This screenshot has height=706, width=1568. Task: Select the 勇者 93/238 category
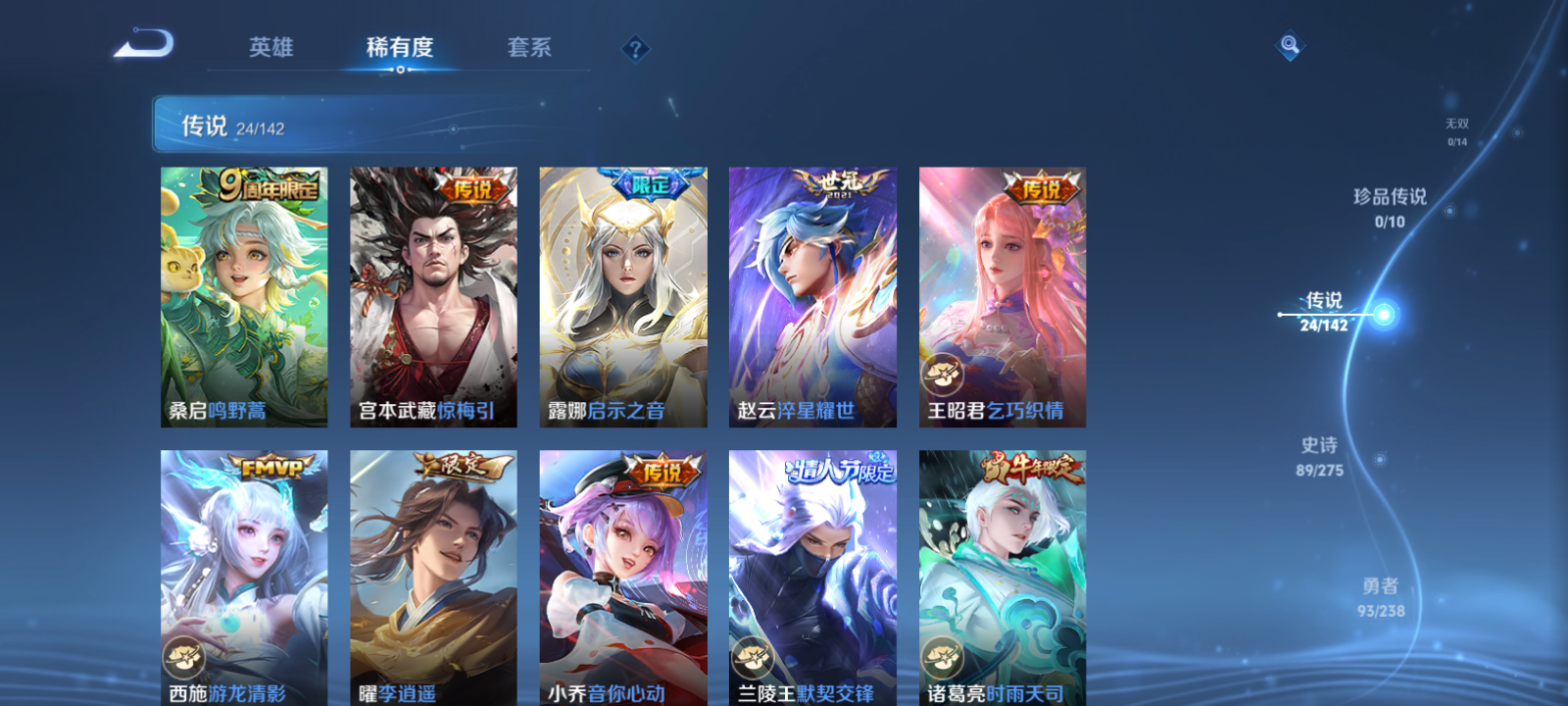point(1381,596)
